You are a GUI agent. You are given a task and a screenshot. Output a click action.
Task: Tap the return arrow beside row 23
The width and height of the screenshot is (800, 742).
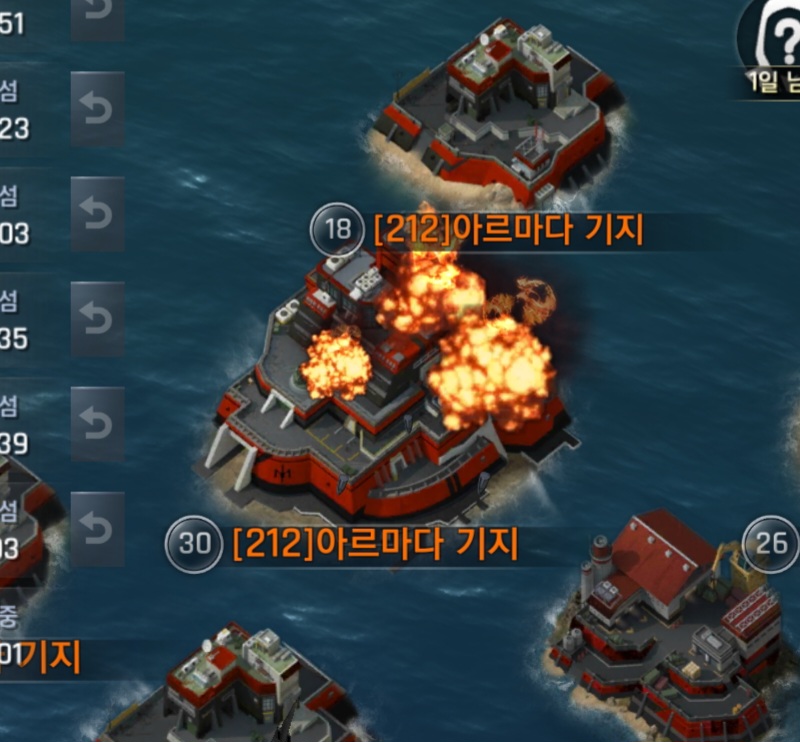point(97,109)
